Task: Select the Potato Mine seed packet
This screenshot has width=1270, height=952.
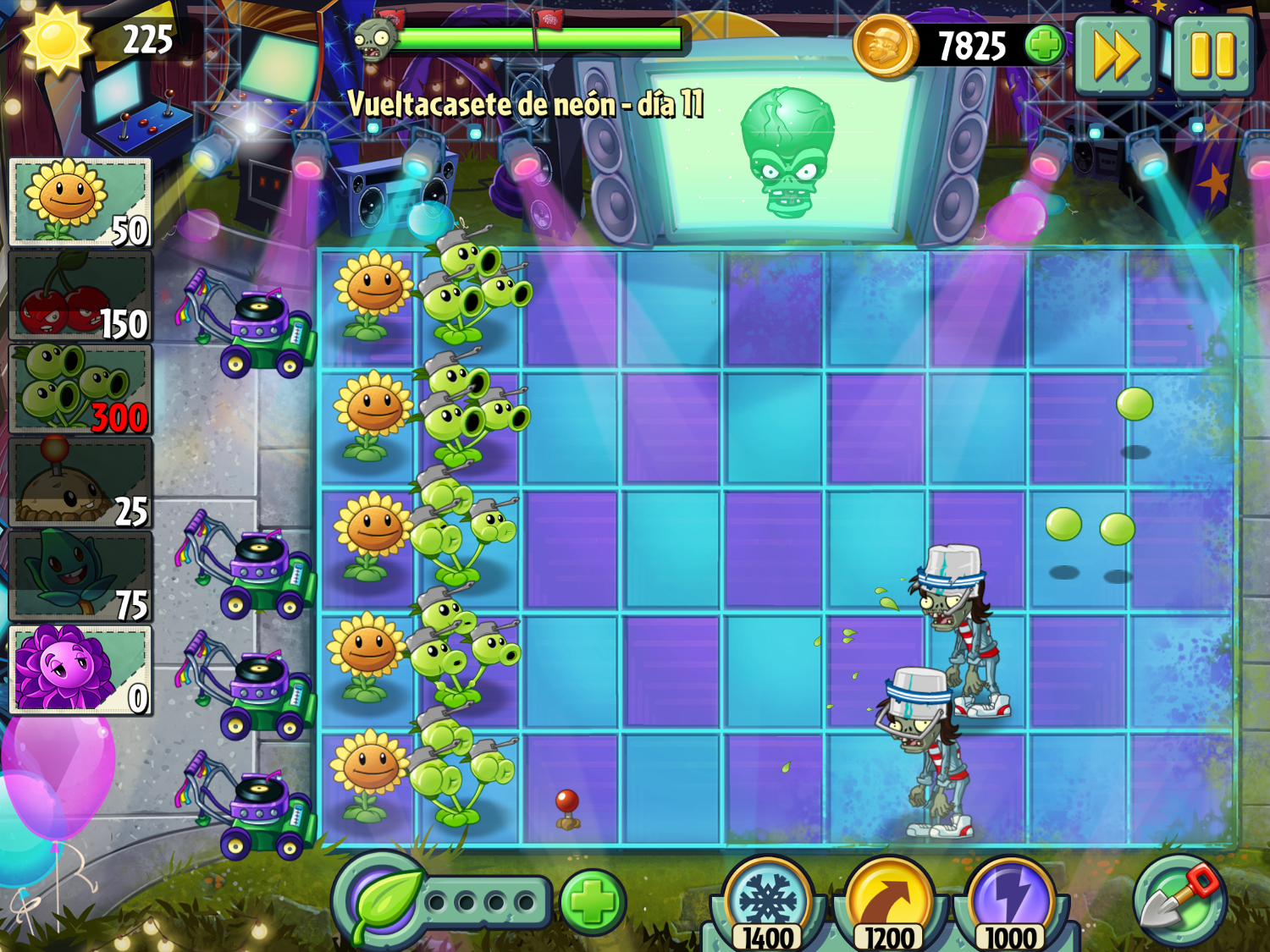Action: [80, 484]
